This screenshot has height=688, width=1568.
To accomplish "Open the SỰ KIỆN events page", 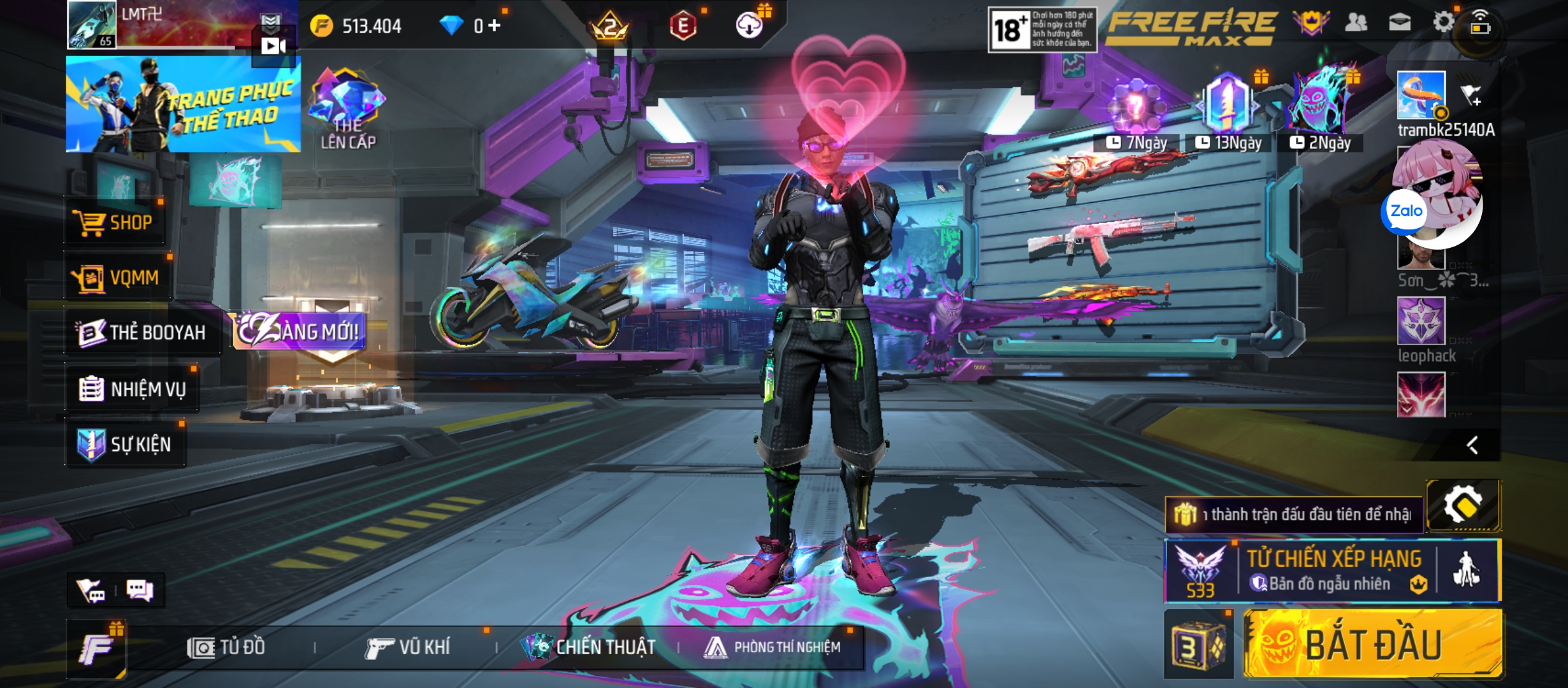I will tap(125, 444).
